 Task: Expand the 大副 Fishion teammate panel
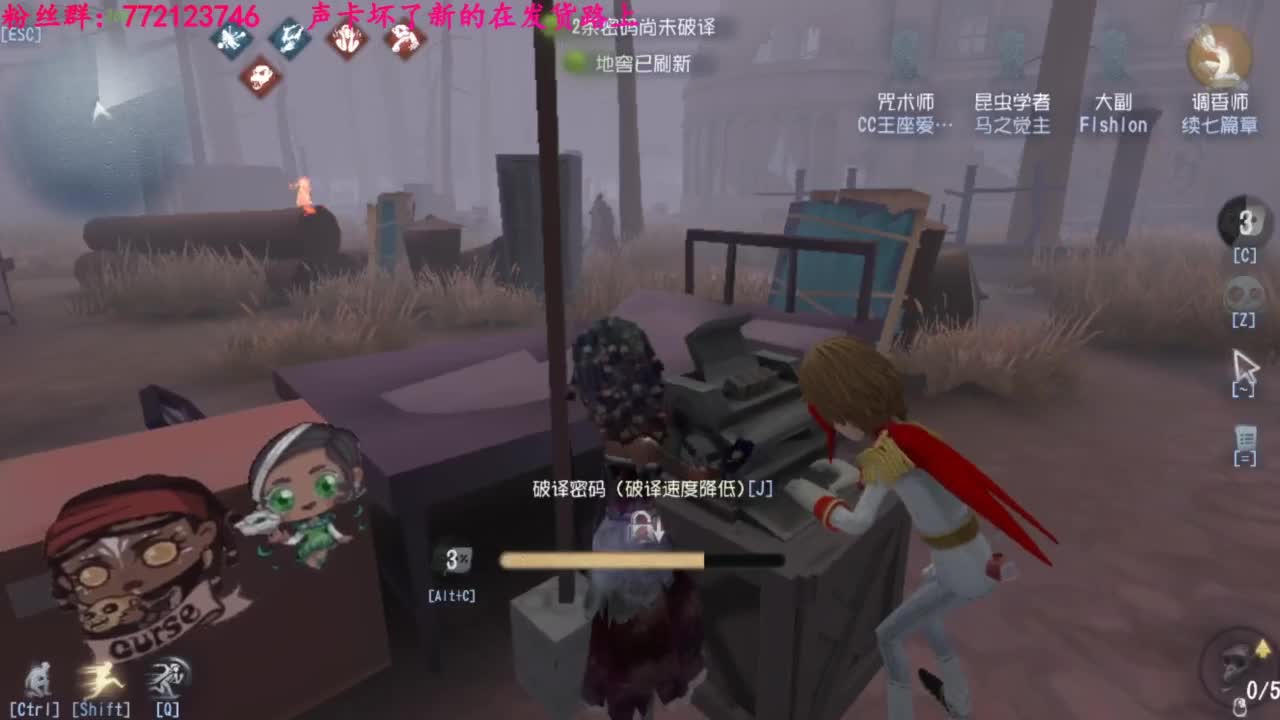click(x=1113, y=113)
